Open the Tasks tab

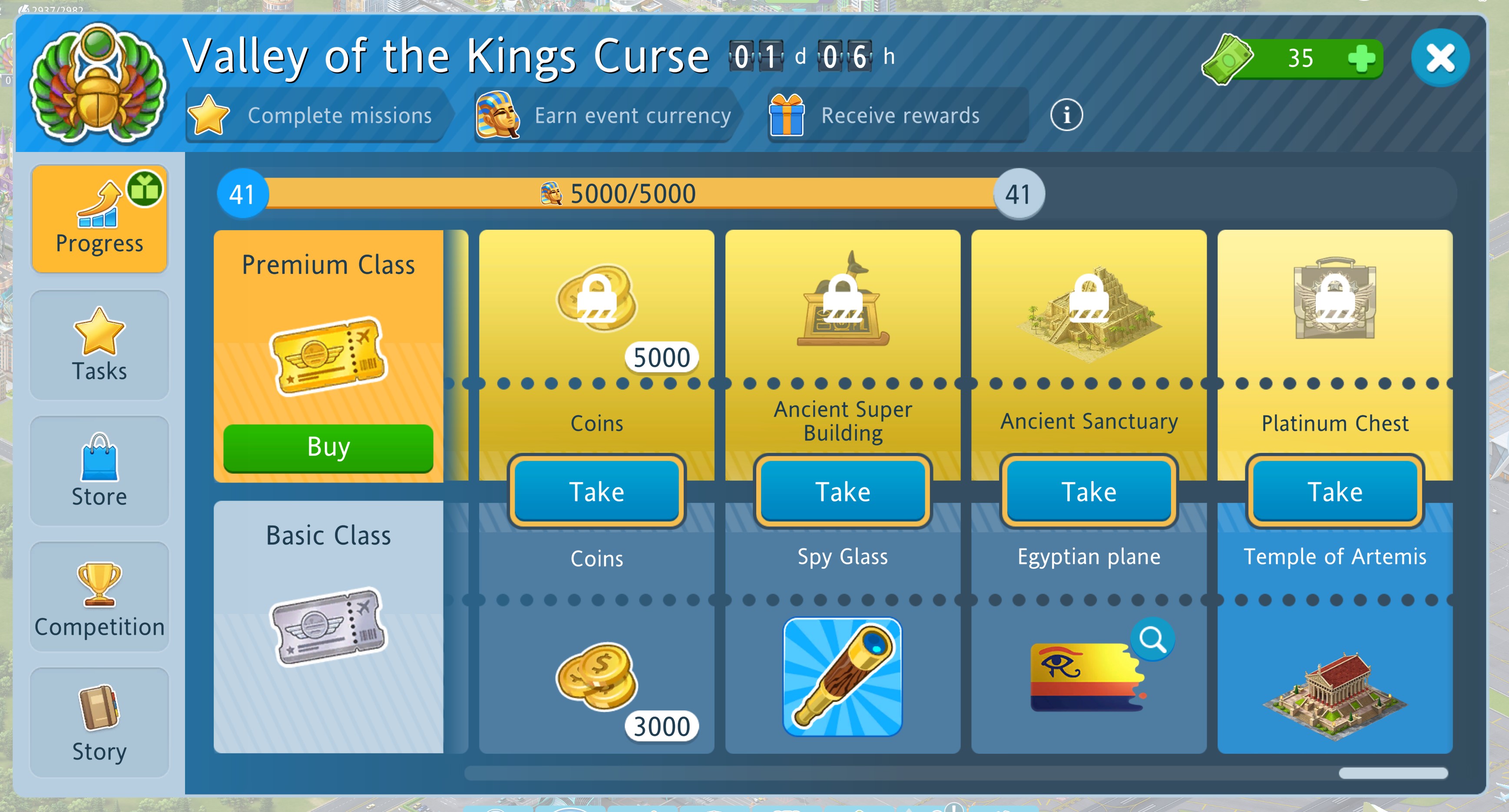coord(99,345)
